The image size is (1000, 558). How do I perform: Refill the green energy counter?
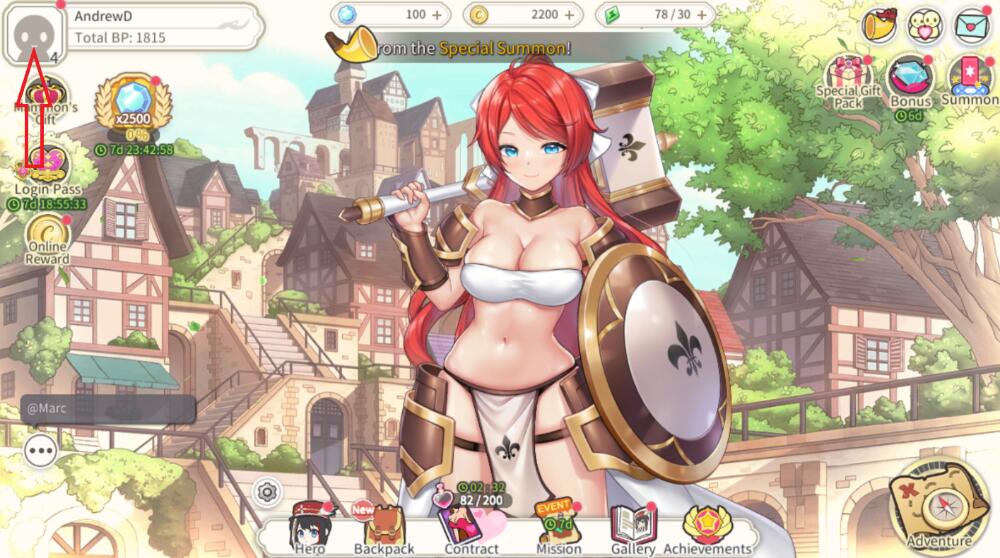[x=701, y=15]
